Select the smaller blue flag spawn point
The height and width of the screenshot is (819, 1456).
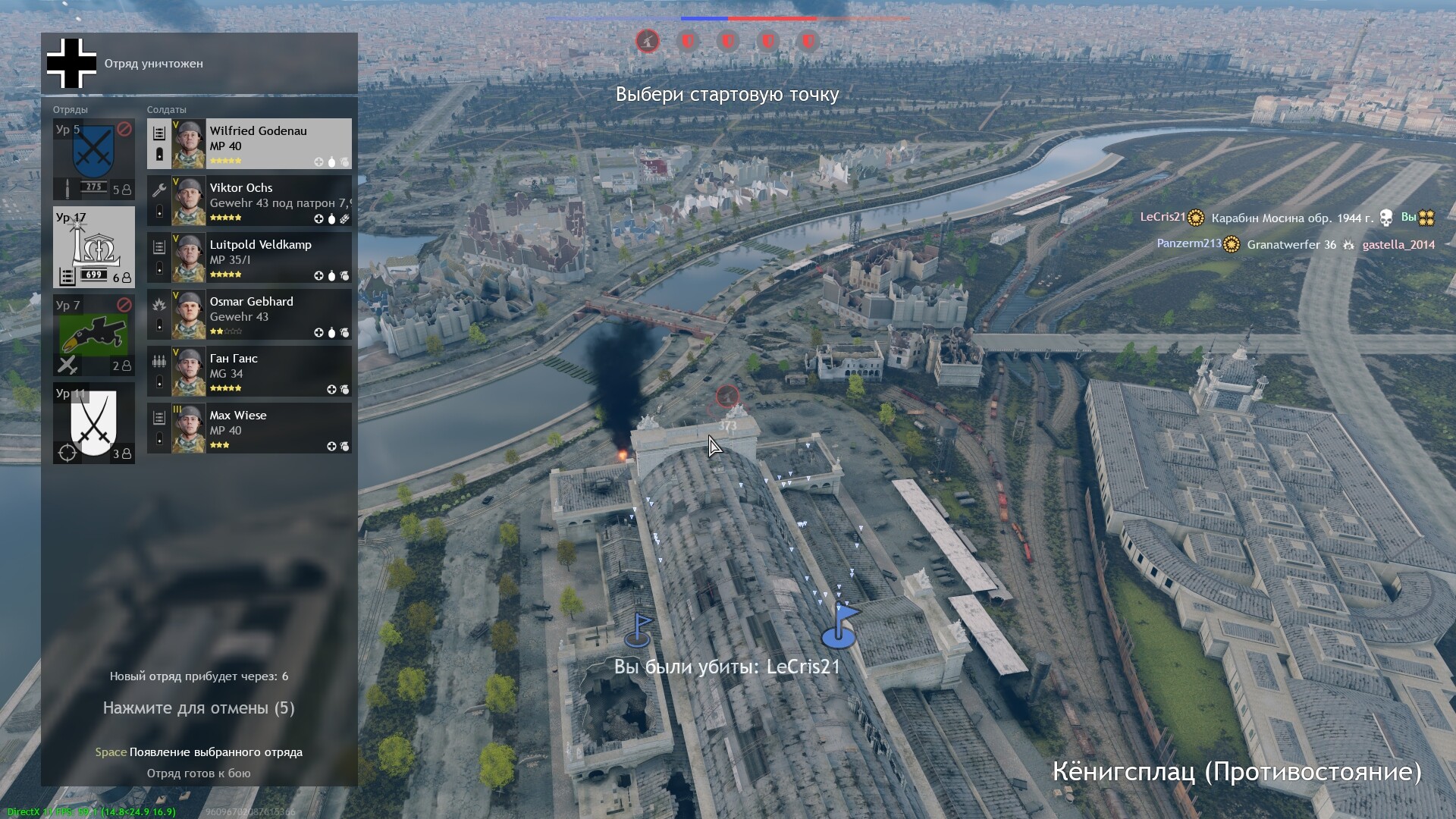638,632
